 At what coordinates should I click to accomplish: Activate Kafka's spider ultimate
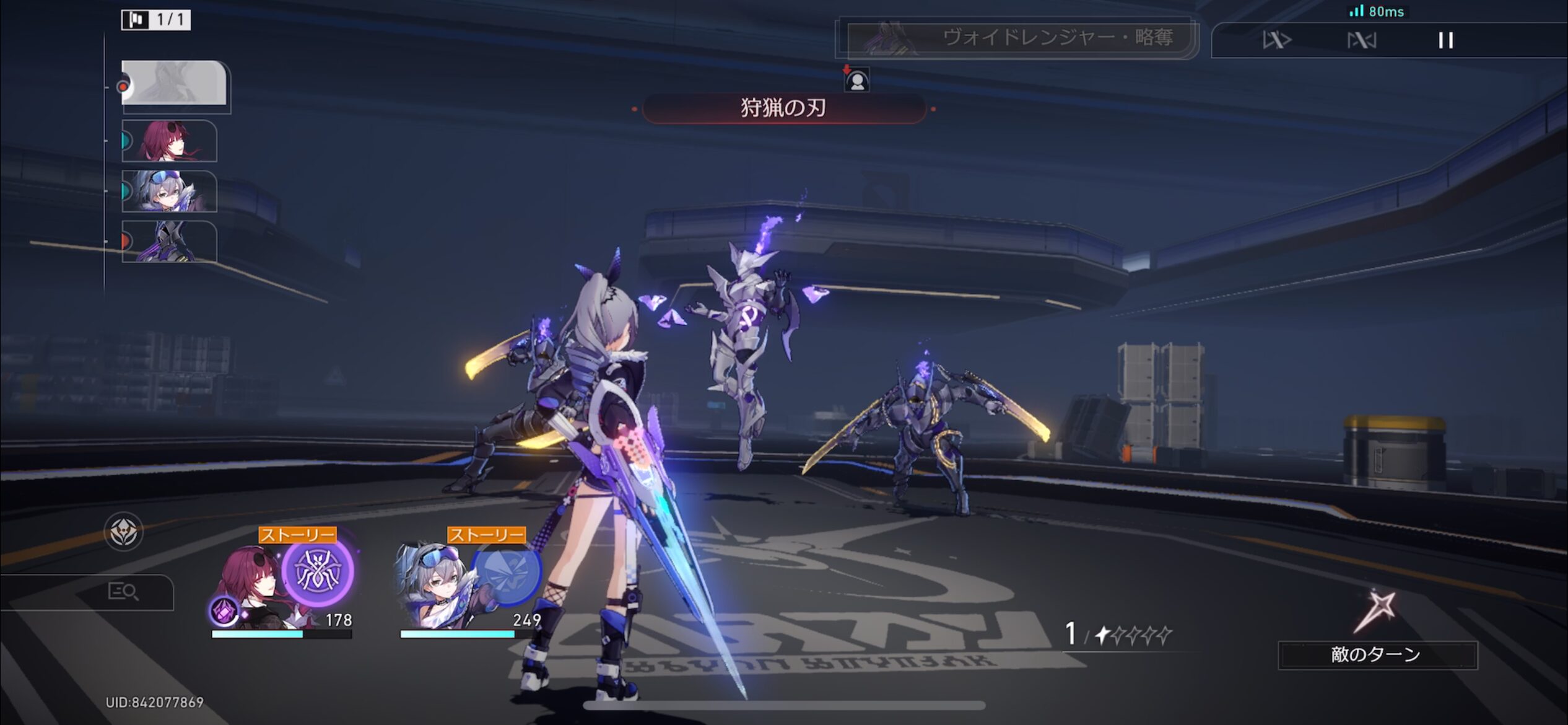(x=317, y=571)
